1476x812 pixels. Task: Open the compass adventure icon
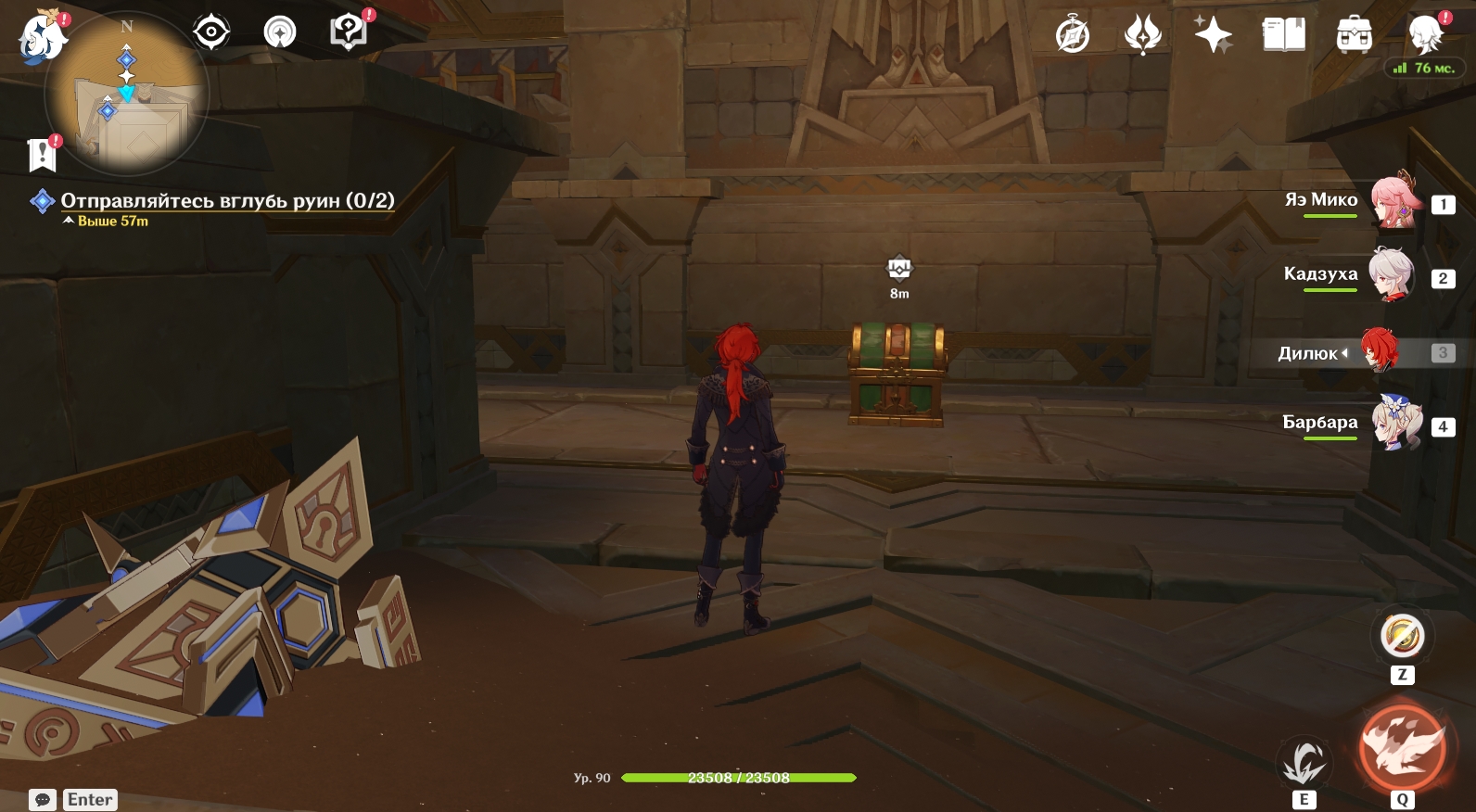tap(1073, 36)
